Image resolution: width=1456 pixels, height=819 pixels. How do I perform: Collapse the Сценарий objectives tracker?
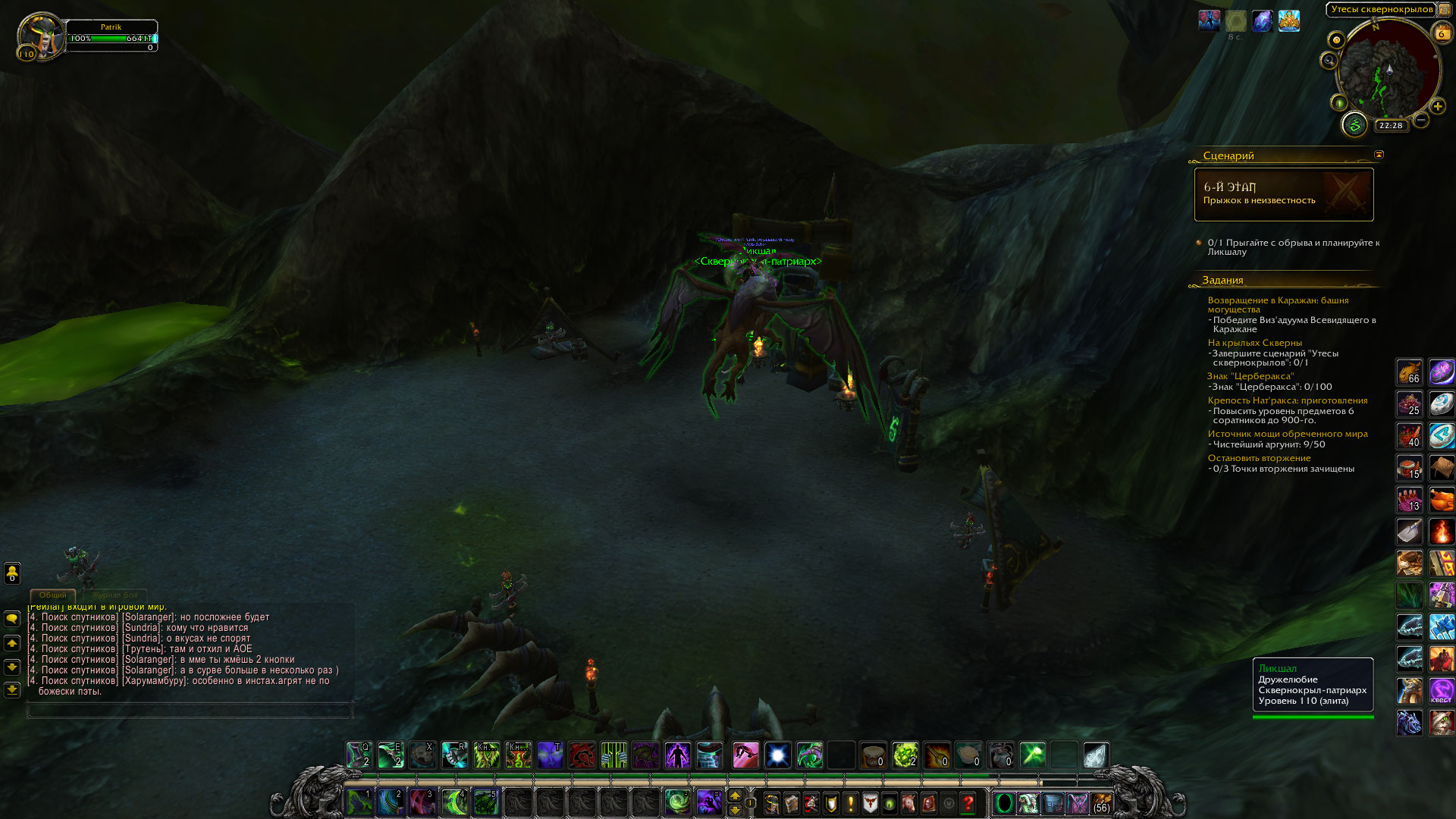coord(1379,155)
